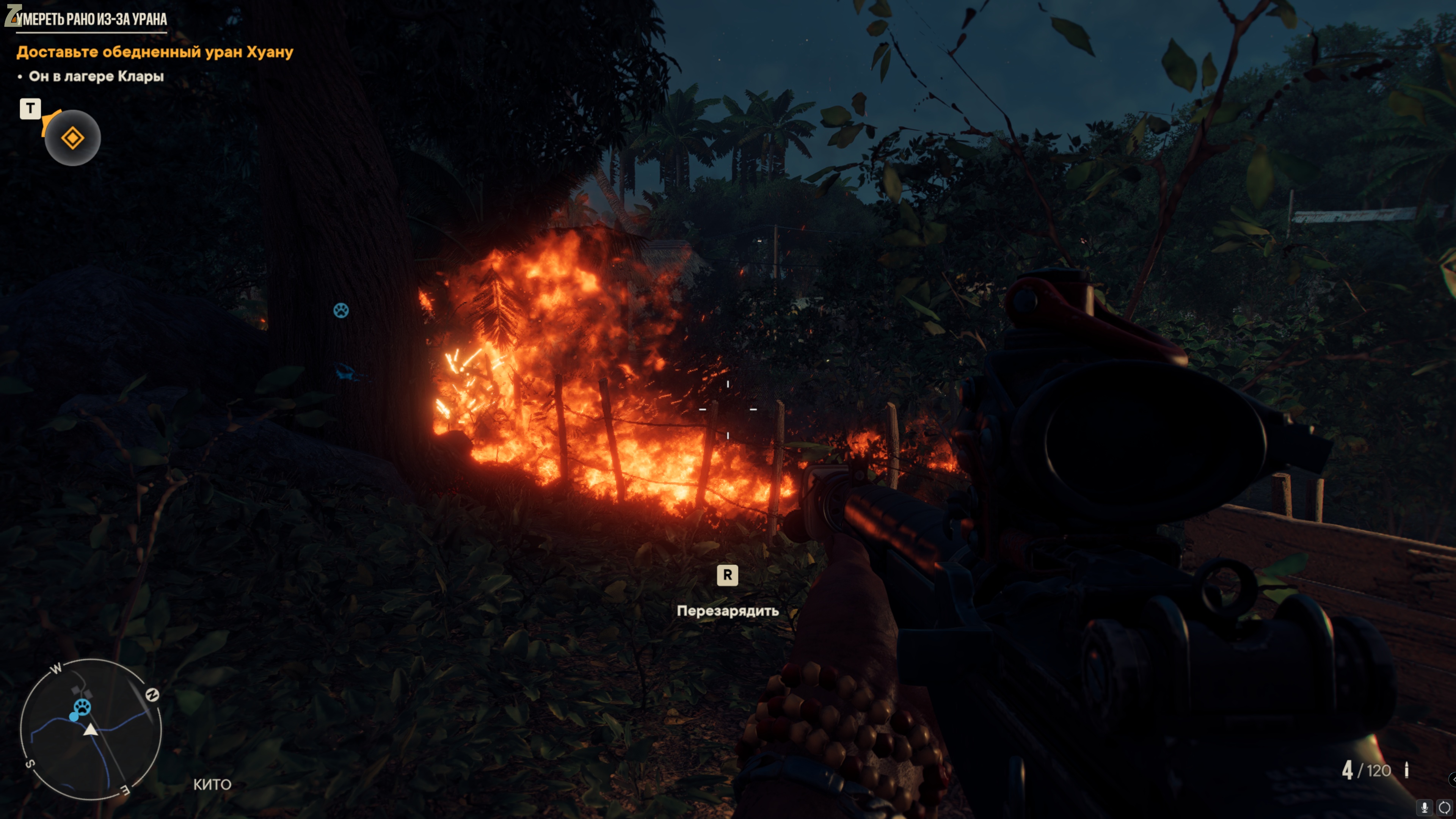This screenshot has width=1456, height=819.
Task: Select the mission title above the orange objective
Action: 91,19
